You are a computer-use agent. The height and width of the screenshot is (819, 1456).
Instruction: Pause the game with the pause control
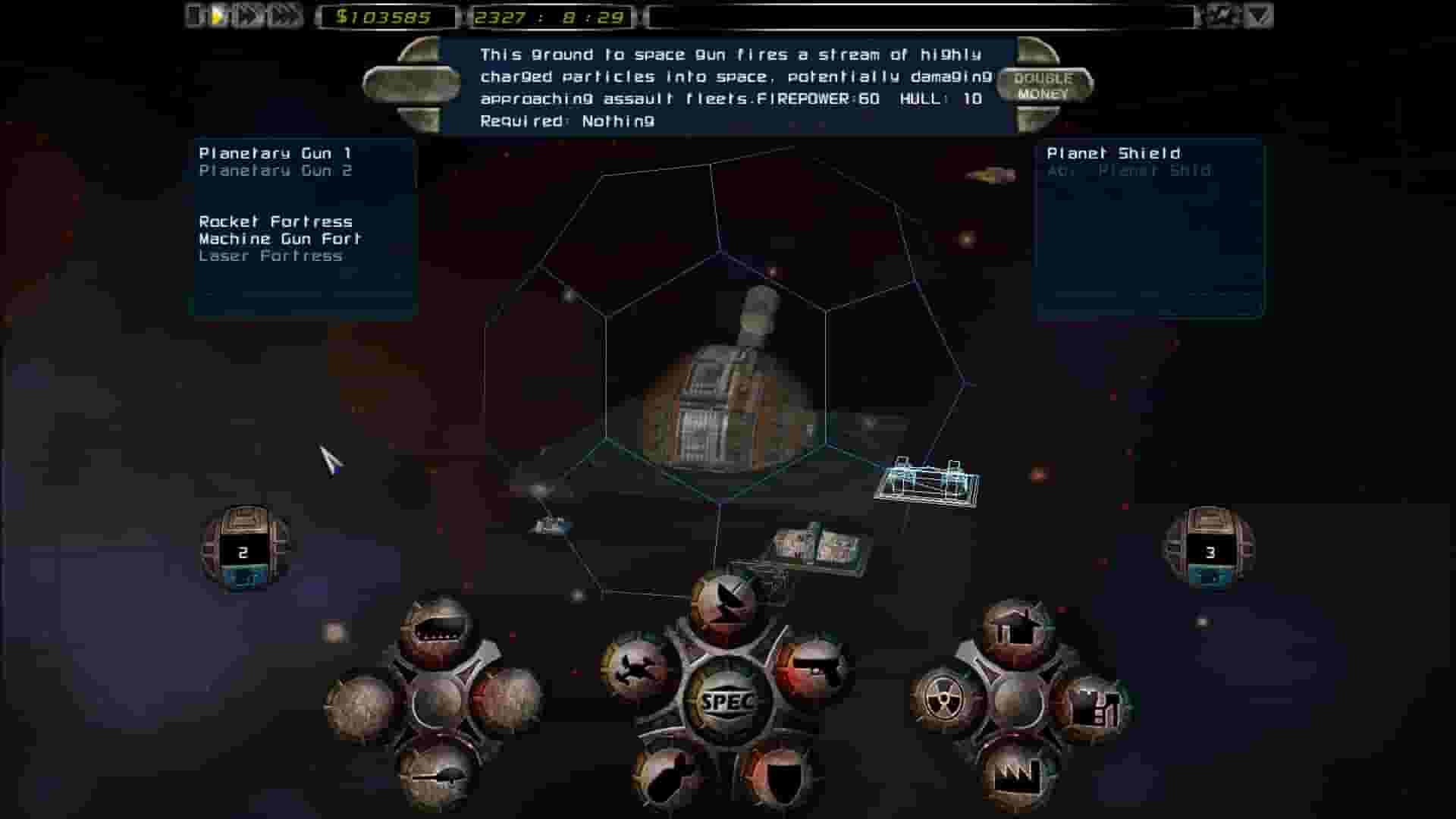tap(194, 14)
